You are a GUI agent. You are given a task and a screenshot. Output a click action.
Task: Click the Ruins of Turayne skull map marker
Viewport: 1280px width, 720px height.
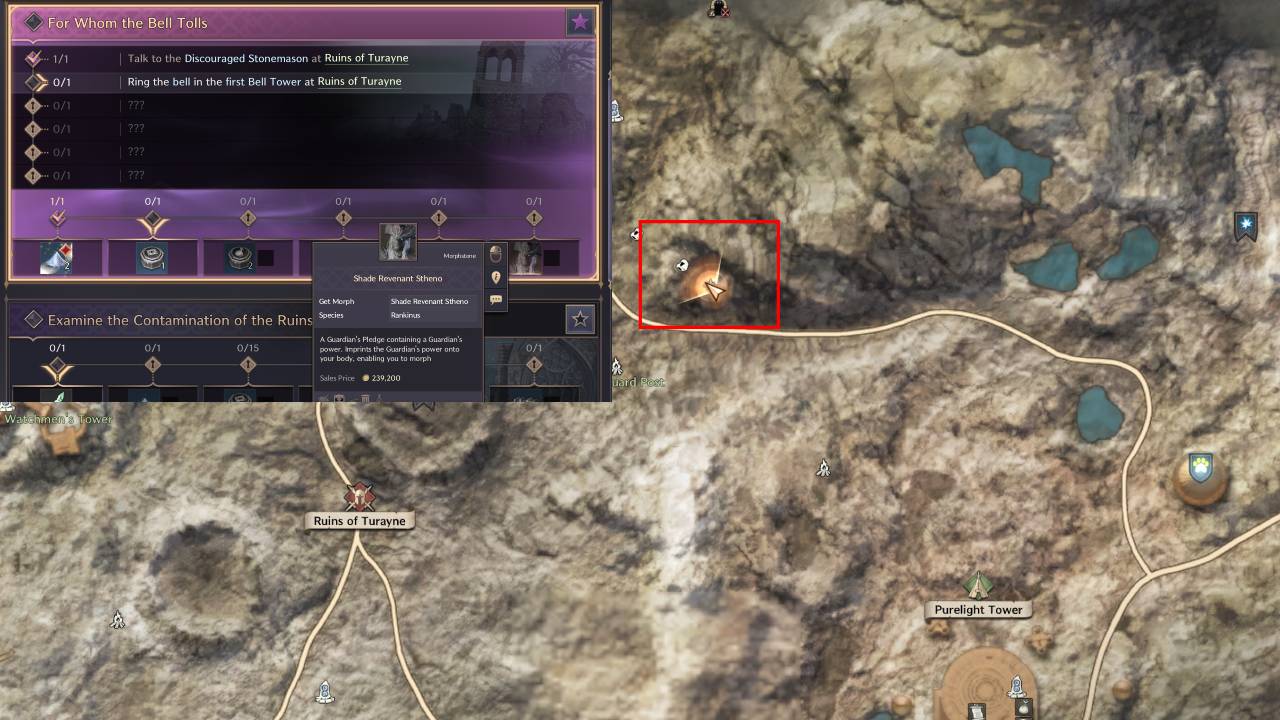[359, 497]
